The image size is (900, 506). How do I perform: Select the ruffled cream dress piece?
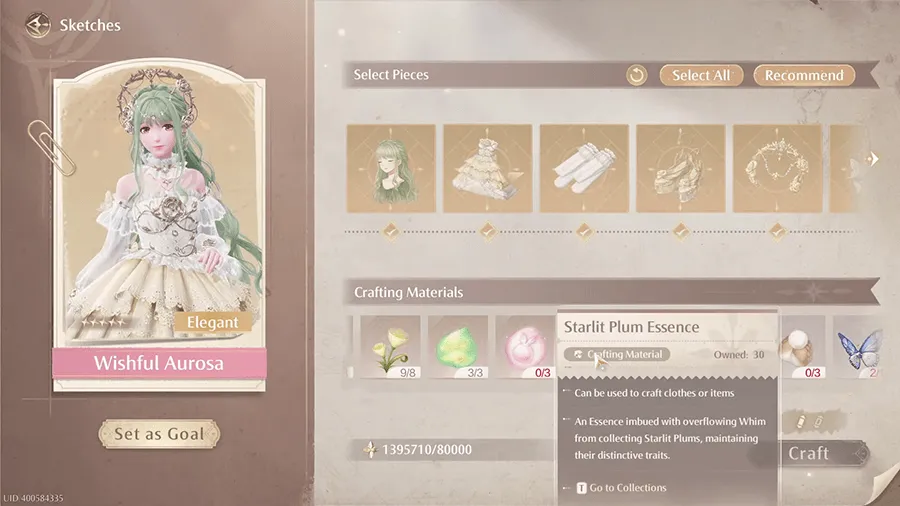point(487,168)
